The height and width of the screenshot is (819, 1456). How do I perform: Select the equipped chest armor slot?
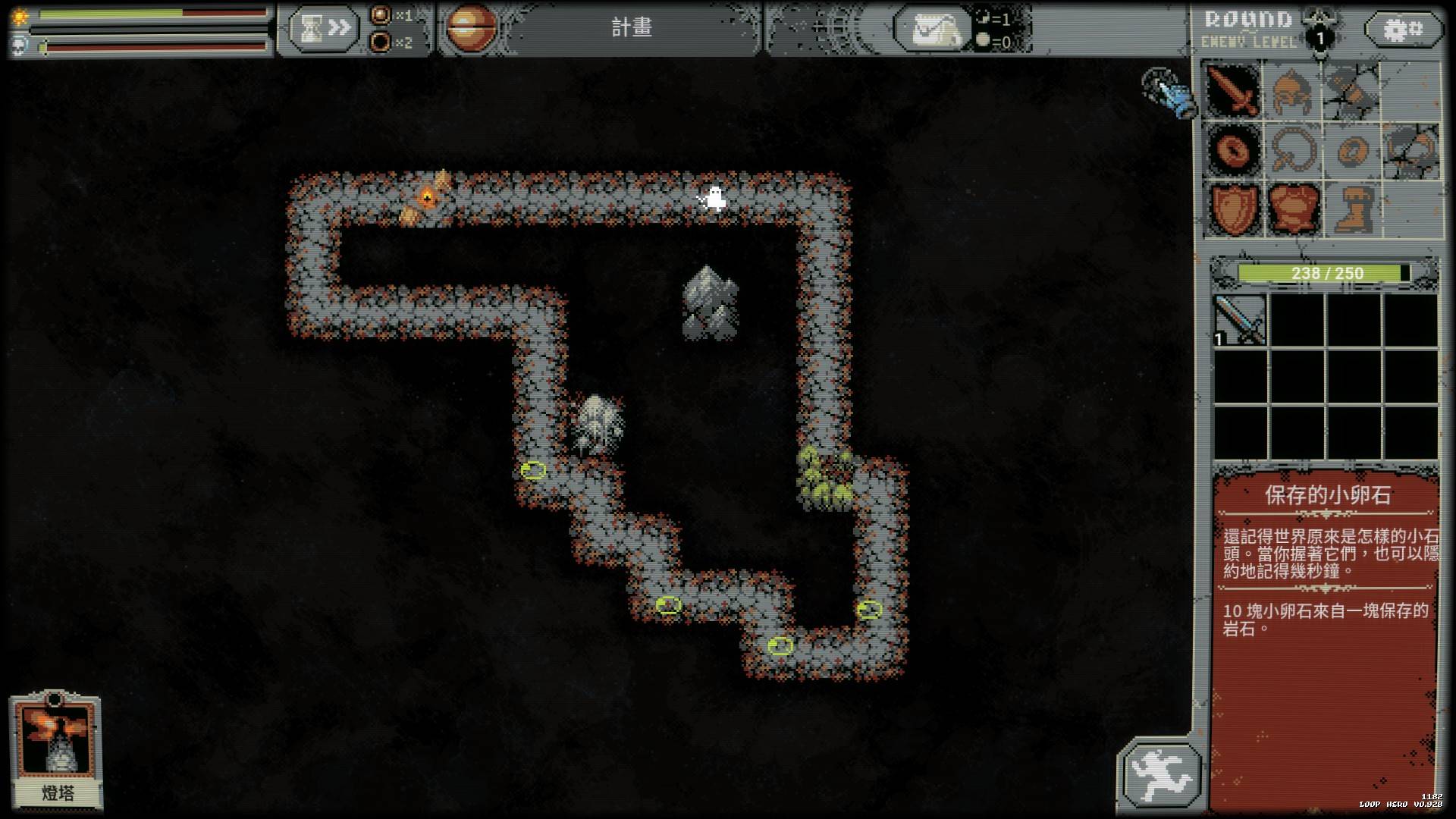(1292, 209)
